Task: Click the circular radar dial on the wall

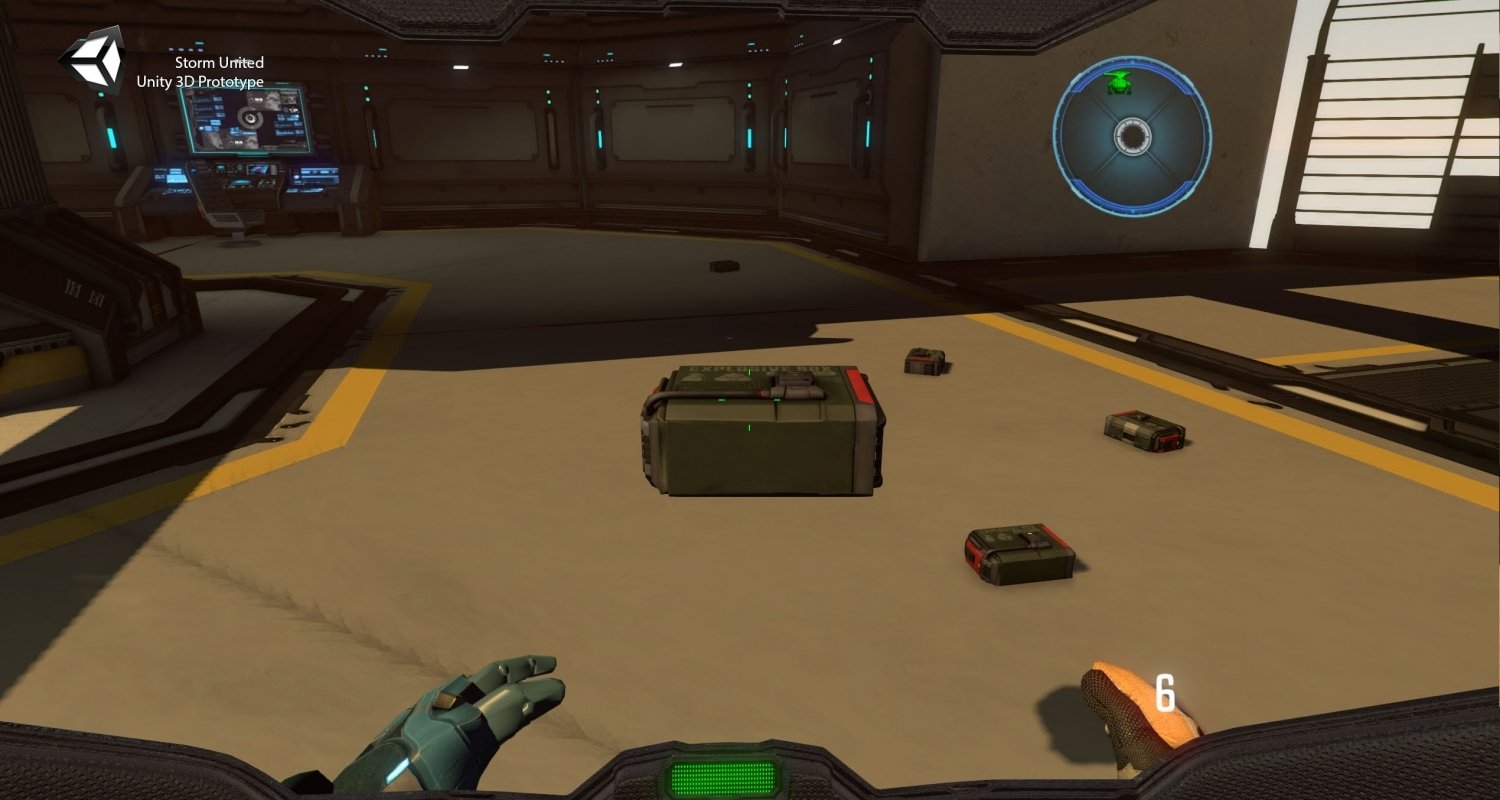Action: [1131, 138]
